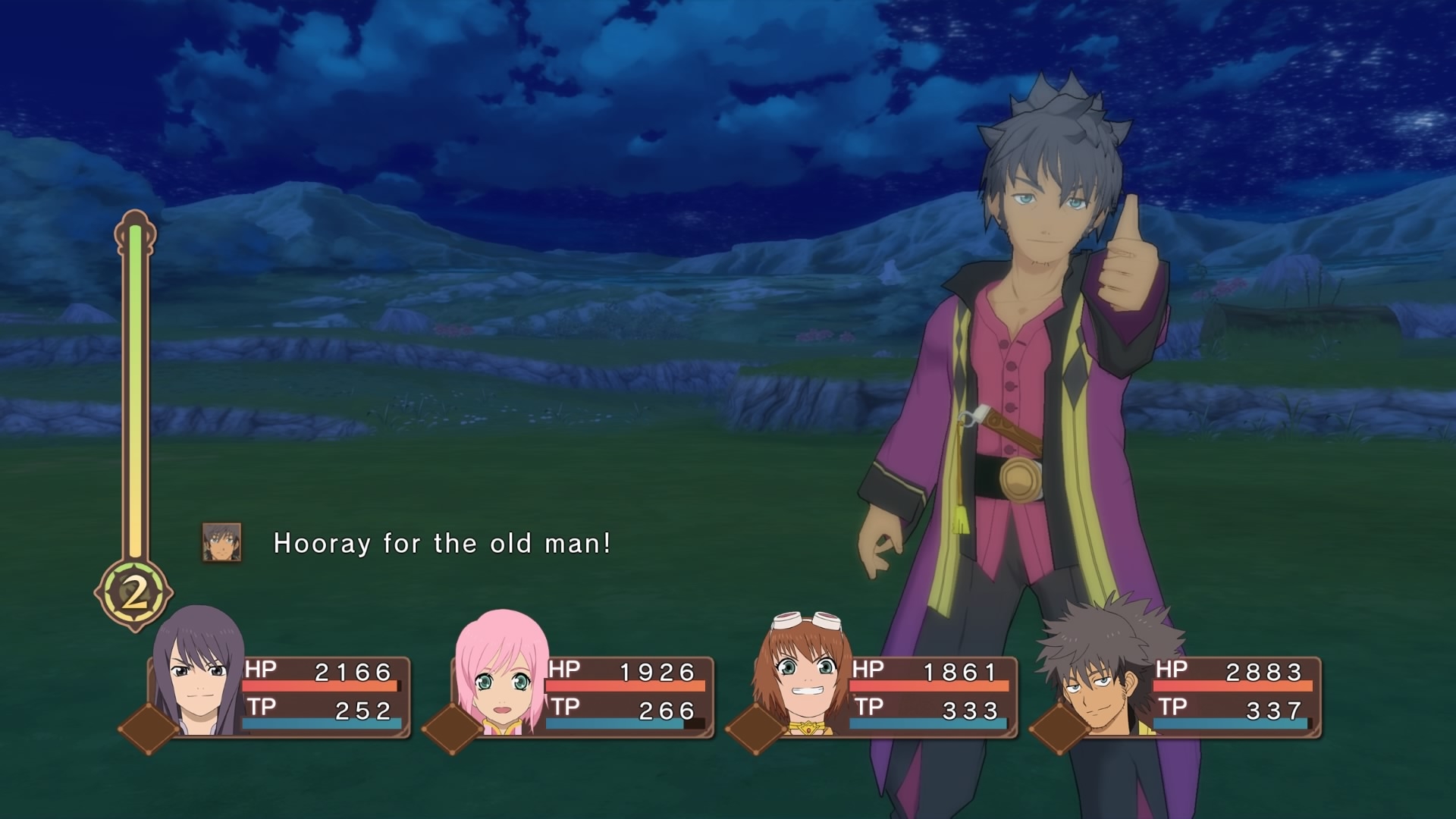This screenshot has width=1456, height=819.
Task: Select Yuri's portrait in the party bar
Action: pos(198,673)
